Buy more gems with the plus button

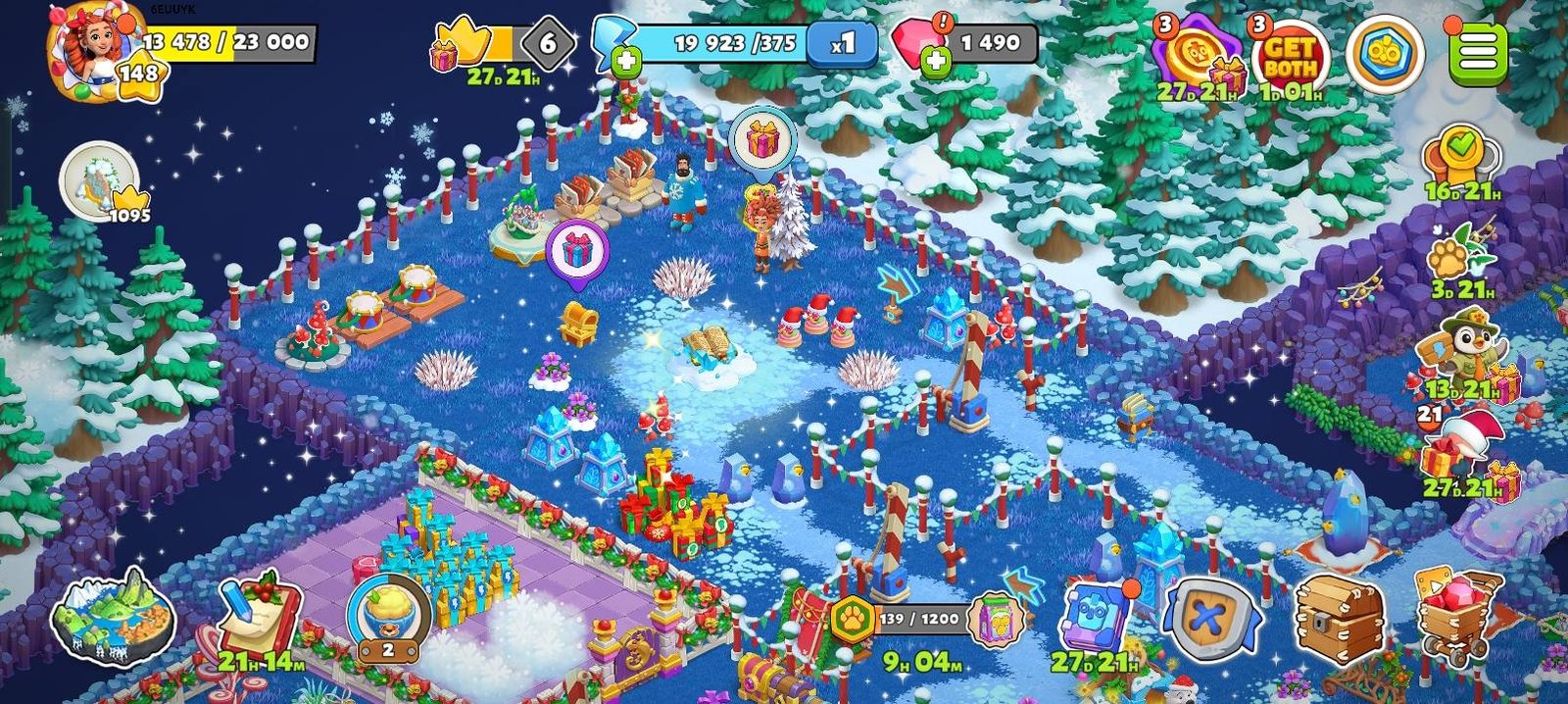click(x=936, y=62)
